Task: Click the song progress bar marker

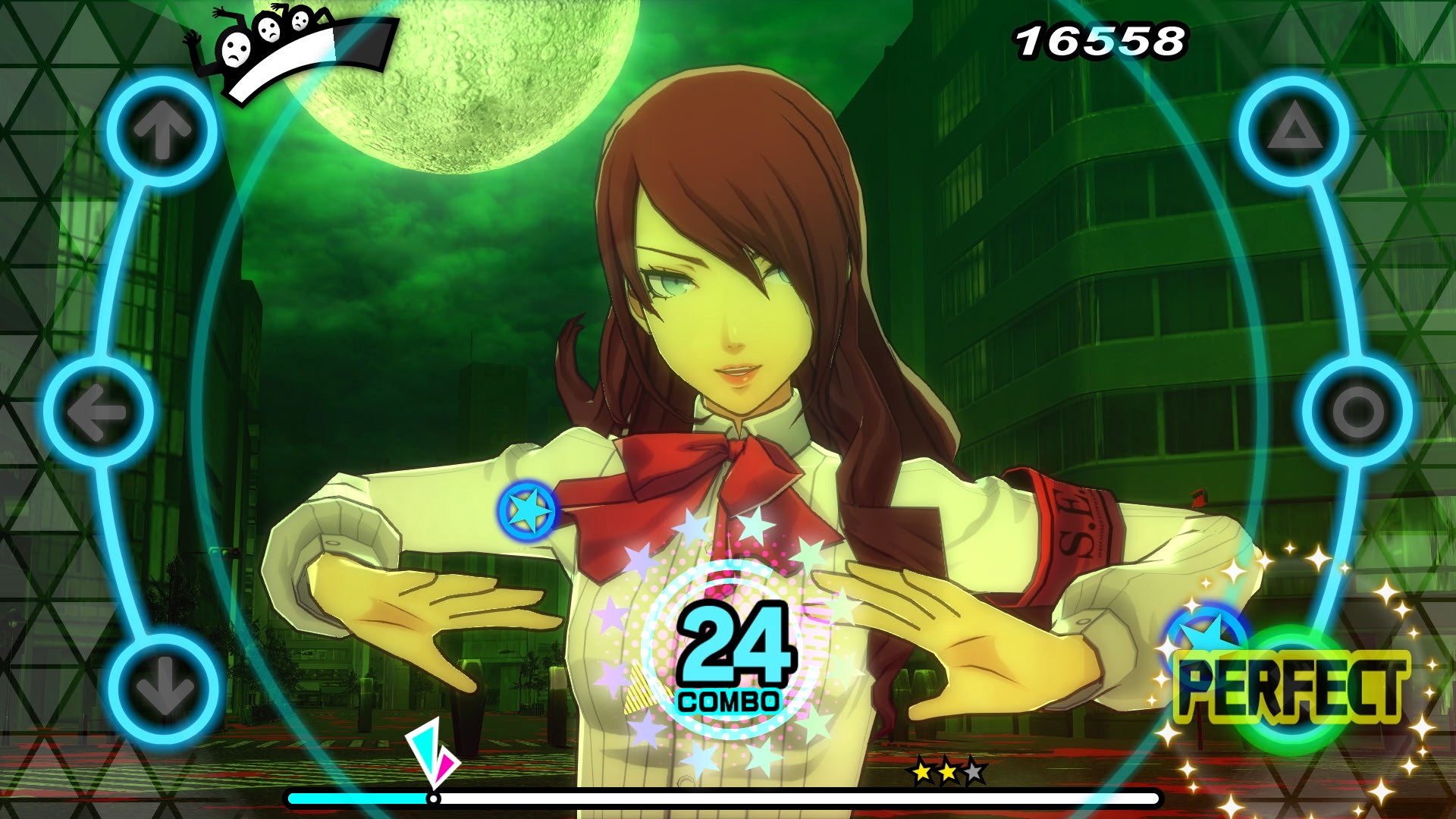Action: [435, 799]
